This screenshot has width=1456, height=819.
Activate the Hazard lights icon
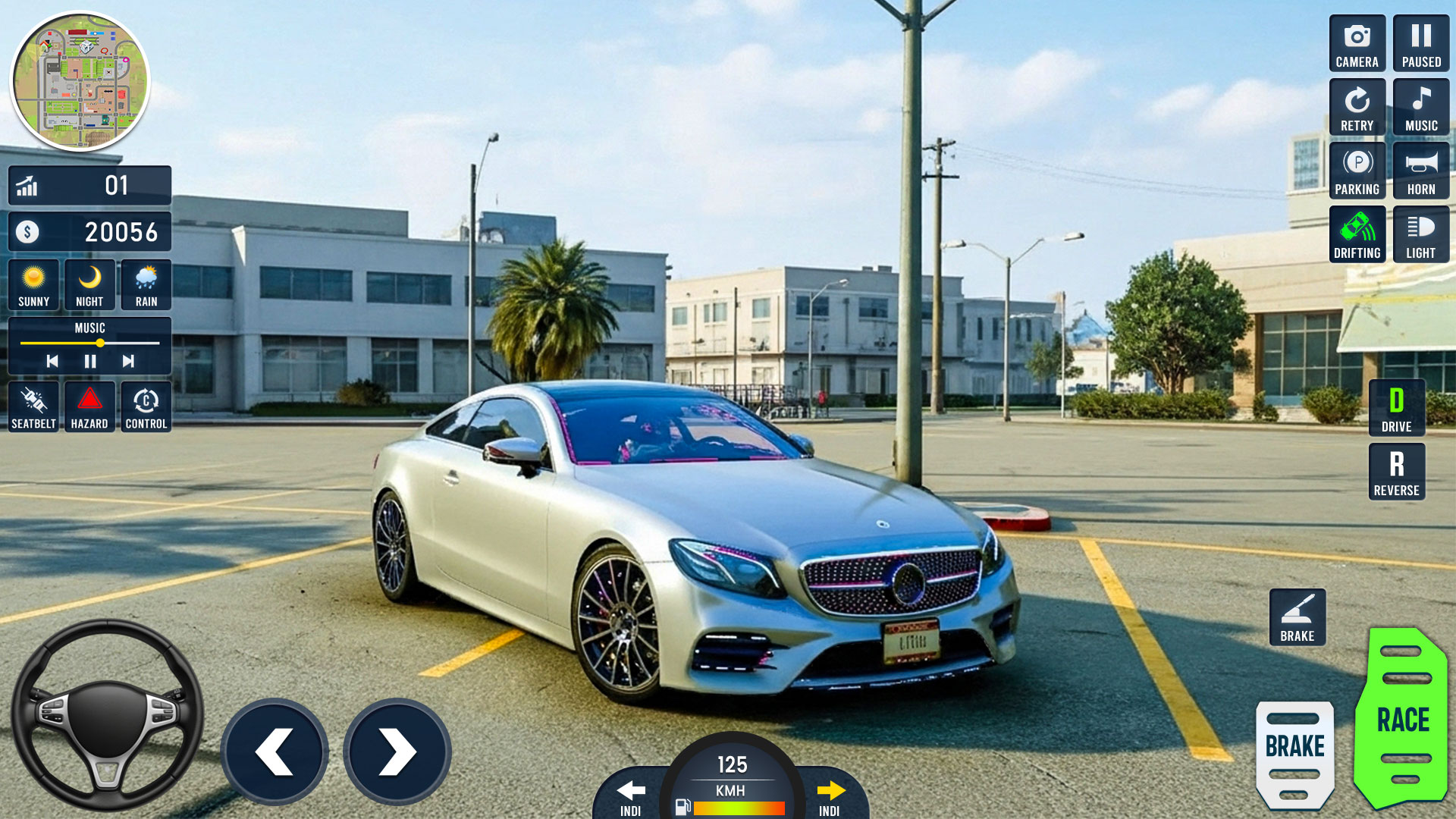[x=89, y=406]
